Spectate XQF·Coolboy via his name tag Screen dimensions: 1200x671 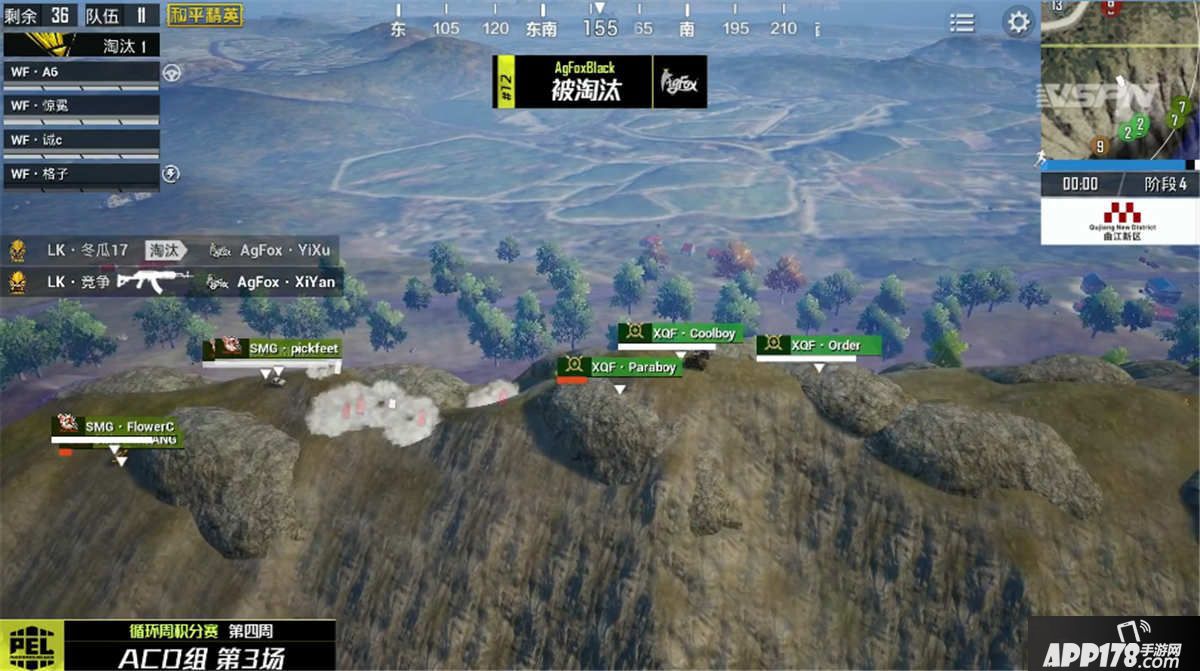coord(681,333)
